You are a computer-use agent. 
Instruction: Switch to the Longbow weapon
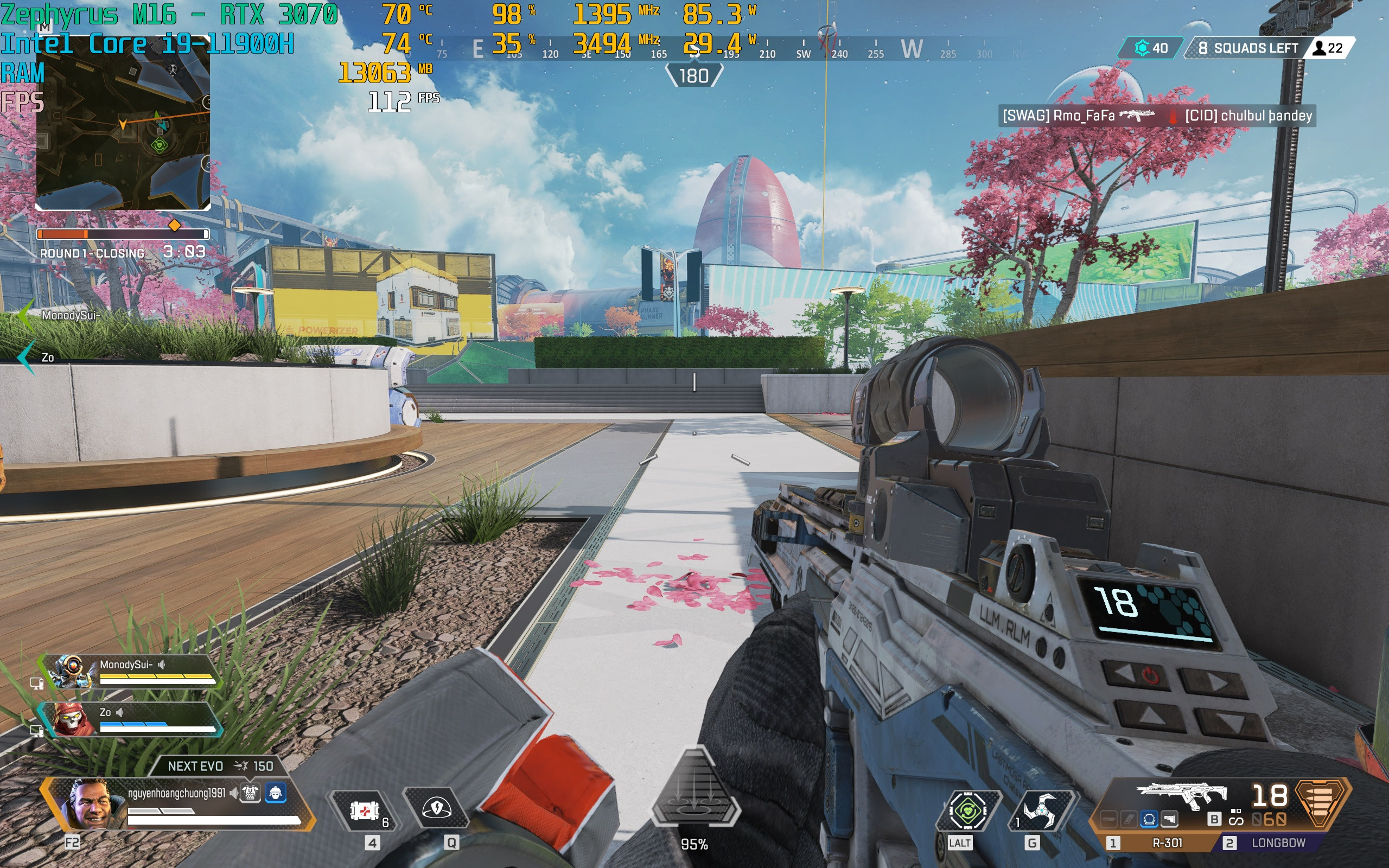coord(1277,843)
